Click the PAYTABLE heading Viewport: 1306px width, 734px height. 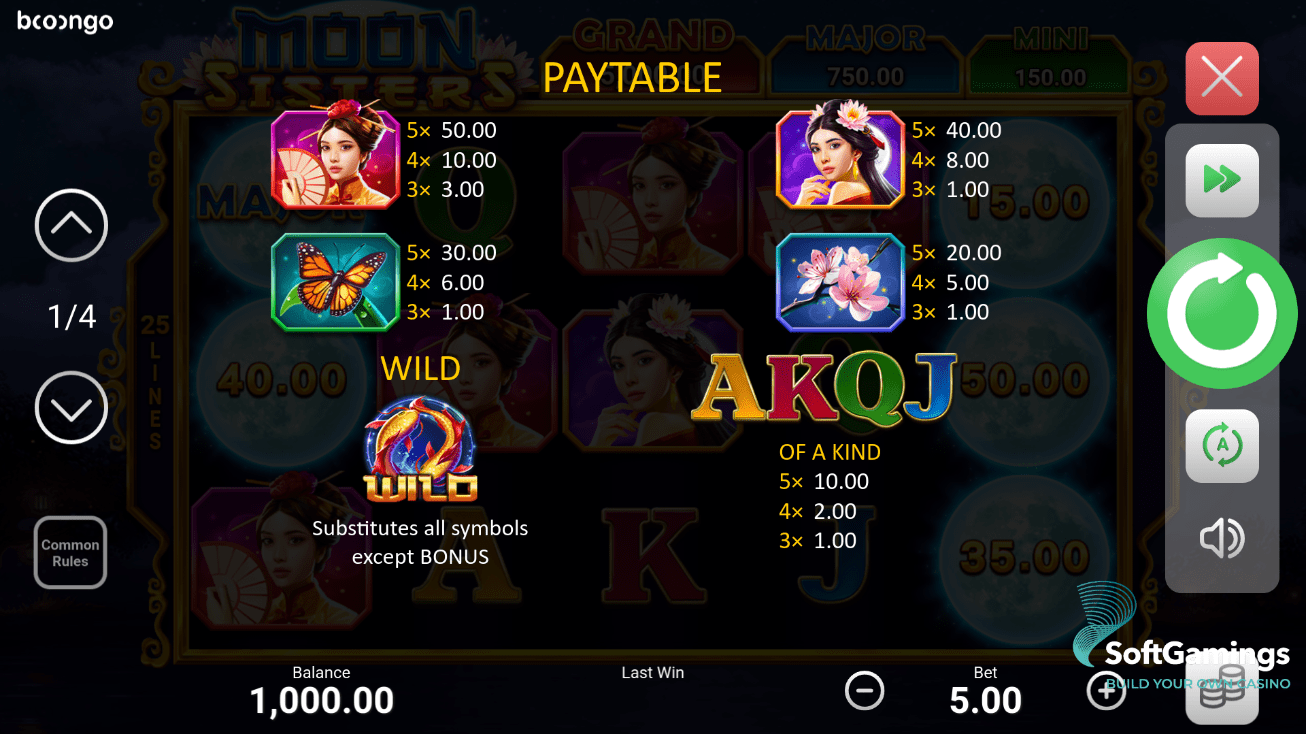(x=632, y=77)
